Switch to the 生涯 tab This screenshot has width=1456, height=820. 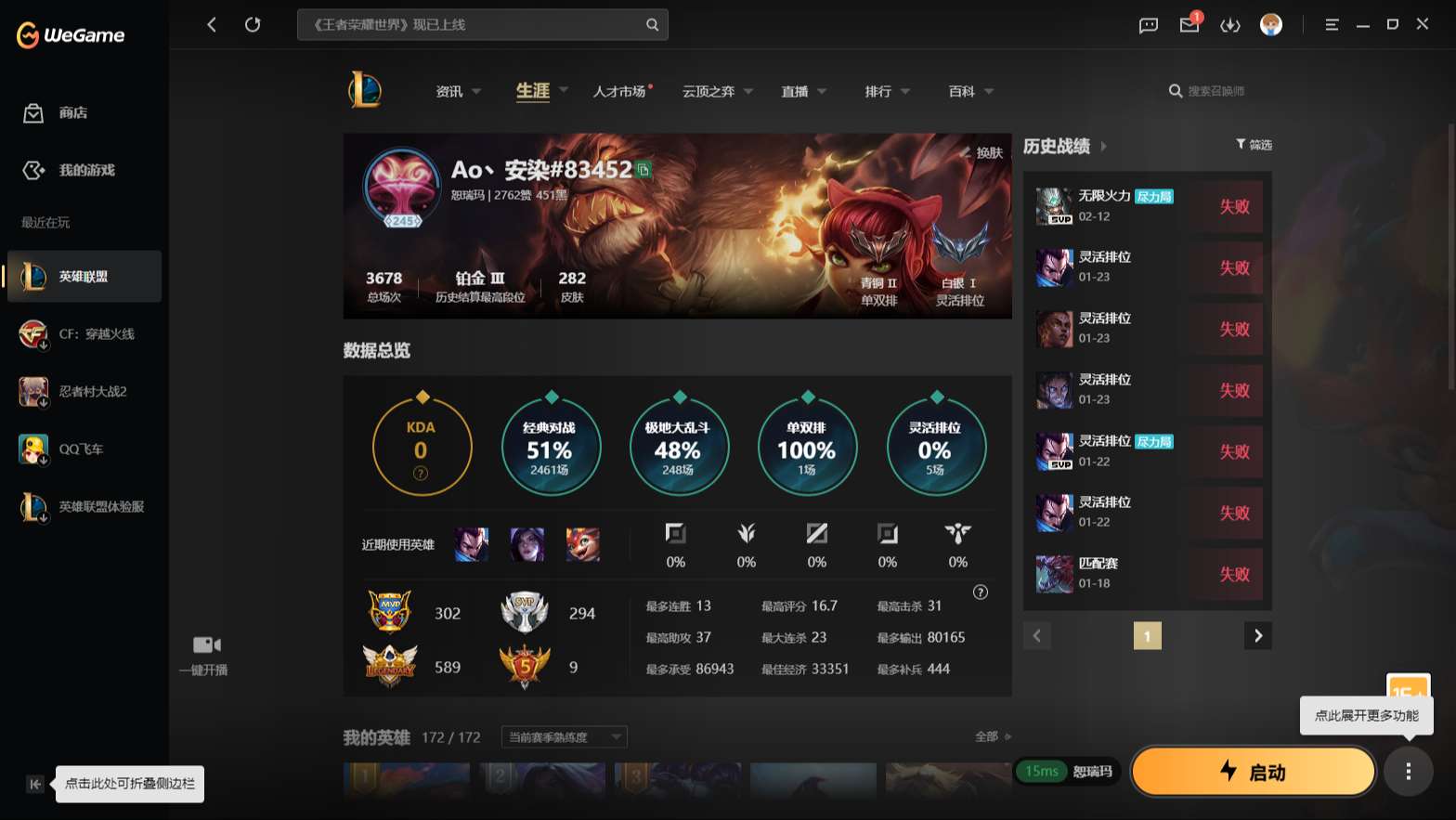[x=531, y=91]
